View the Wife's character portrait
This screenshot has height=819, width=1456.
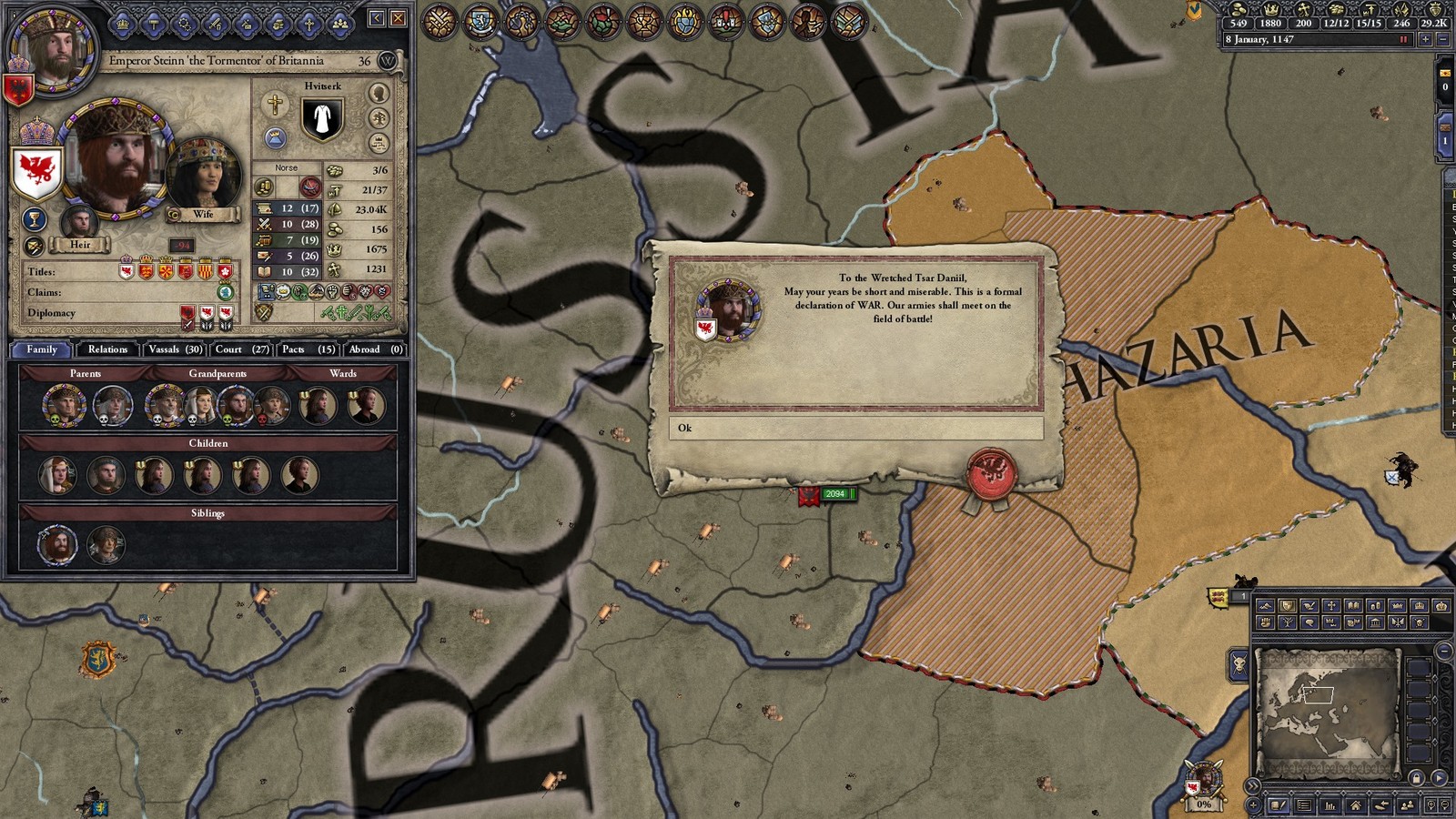pyautogui.click(x=204, y=175)
